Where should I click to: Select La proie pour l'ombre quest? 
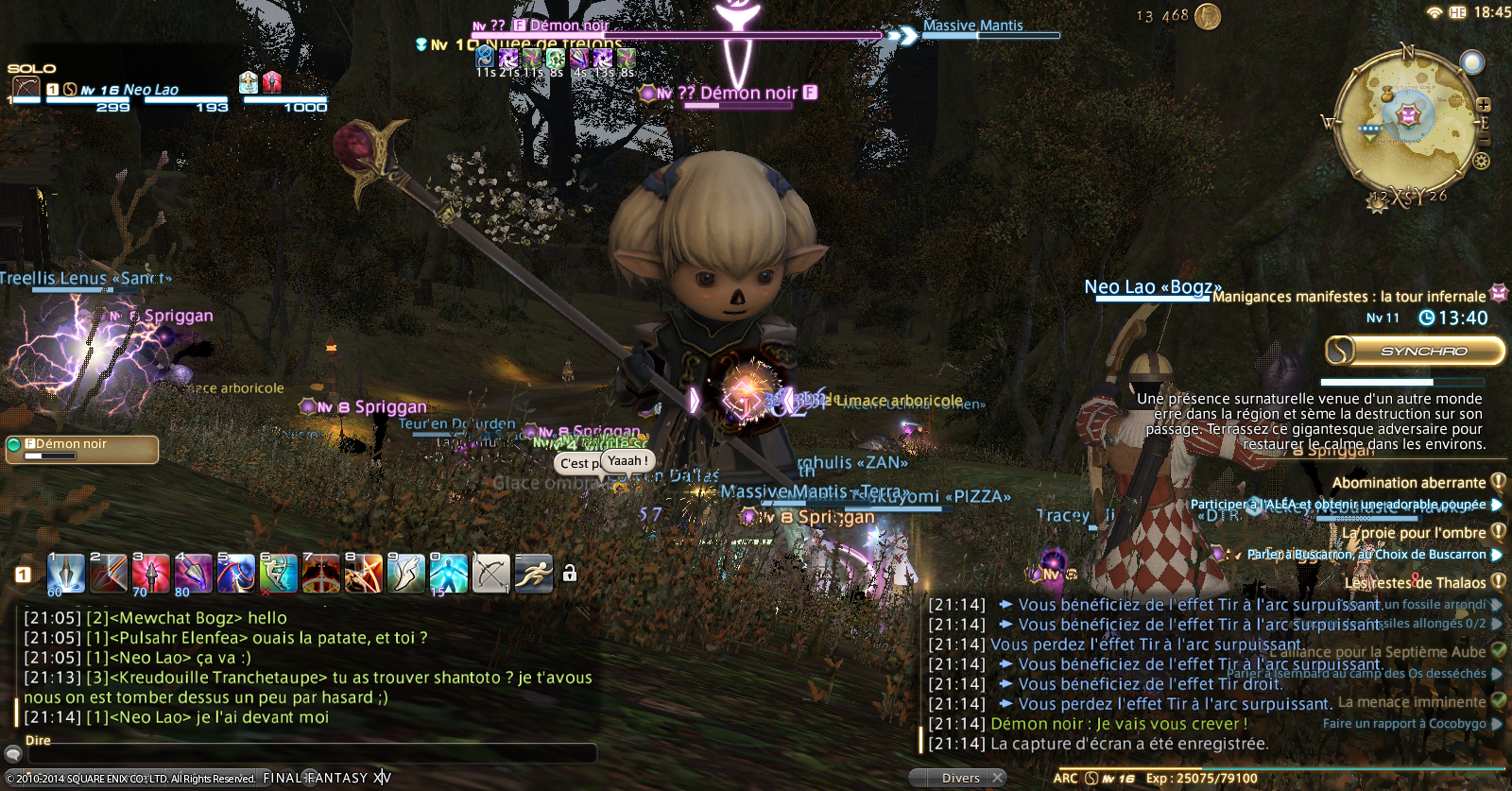pyautogui.click(x=1414, y=533)
